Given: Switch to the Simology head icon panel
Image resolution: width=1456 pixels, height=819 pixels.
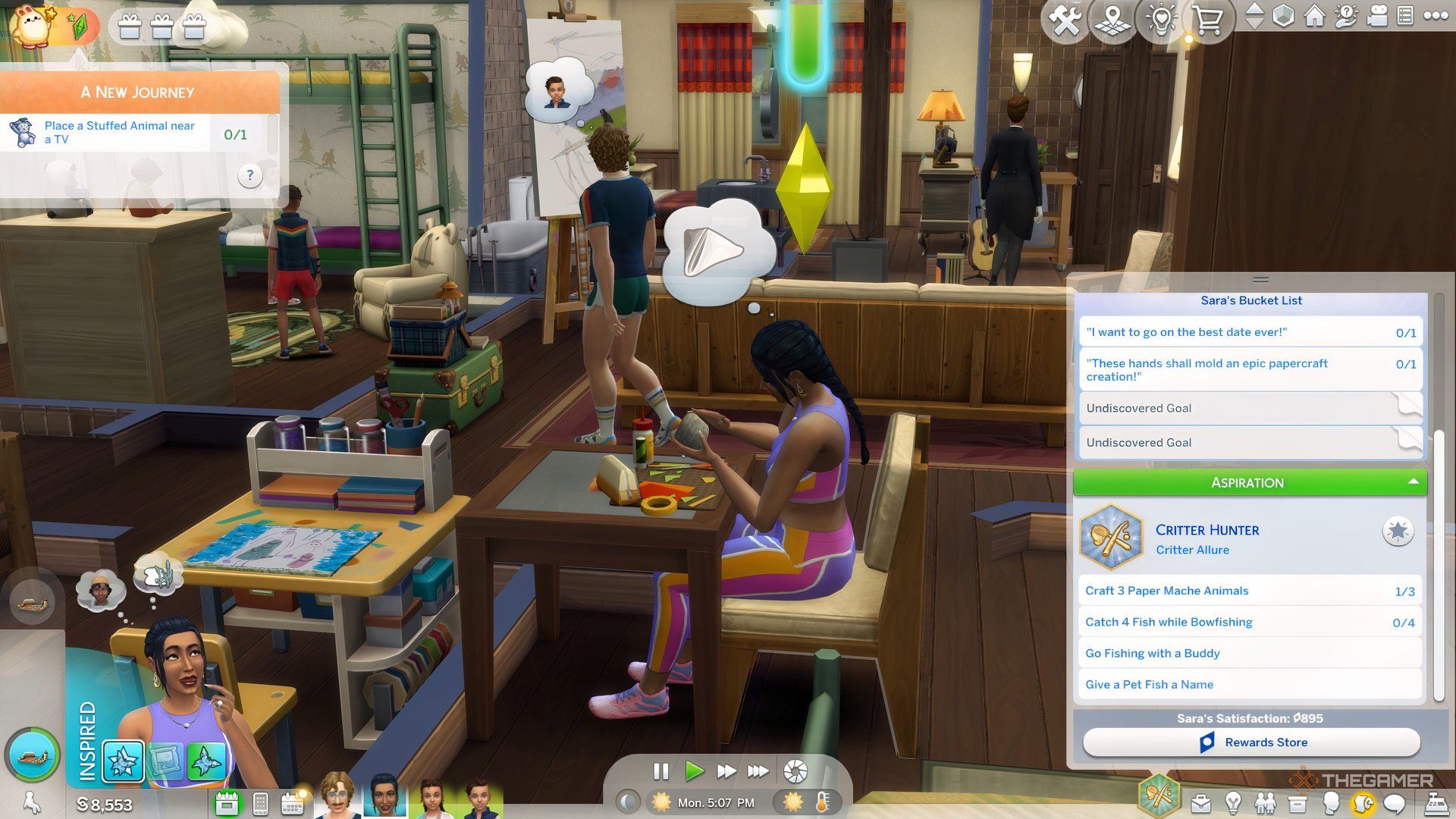Looking at the screenshot, I should 1331,802.
